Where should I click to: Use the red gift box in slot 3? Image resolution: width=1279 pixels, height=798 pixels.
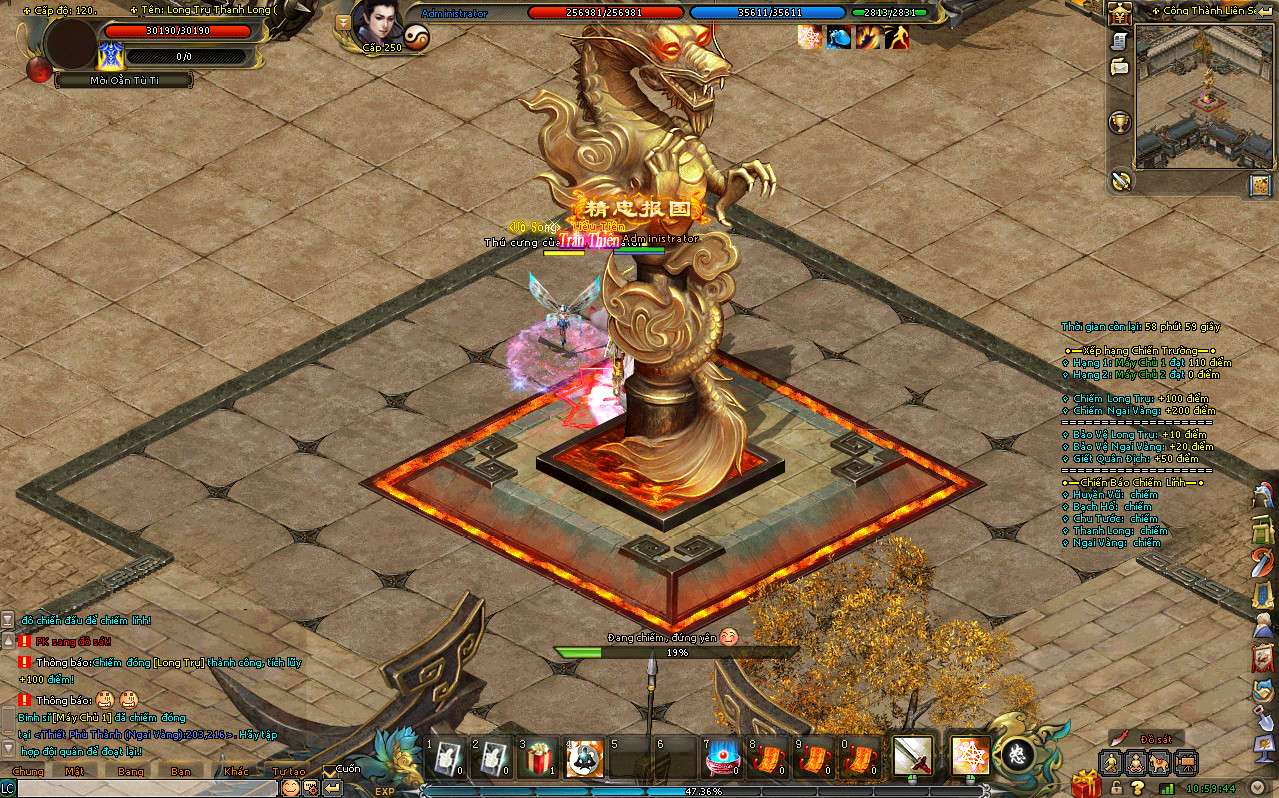pos(539,759)
